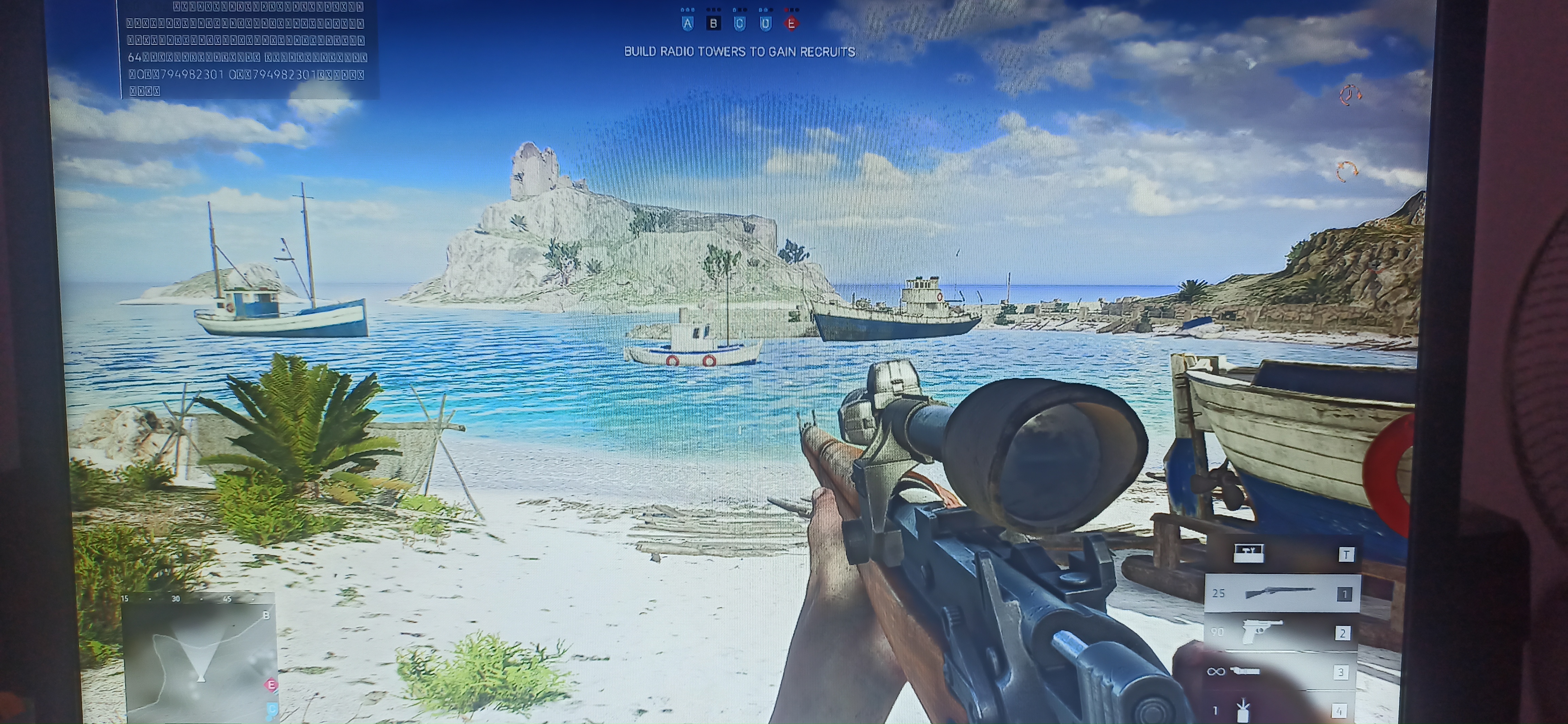Select the bolt-action rifle weapon slot
This screenshot has height=724, width=1568.
pyautogui.click(x=1281, y=593)
